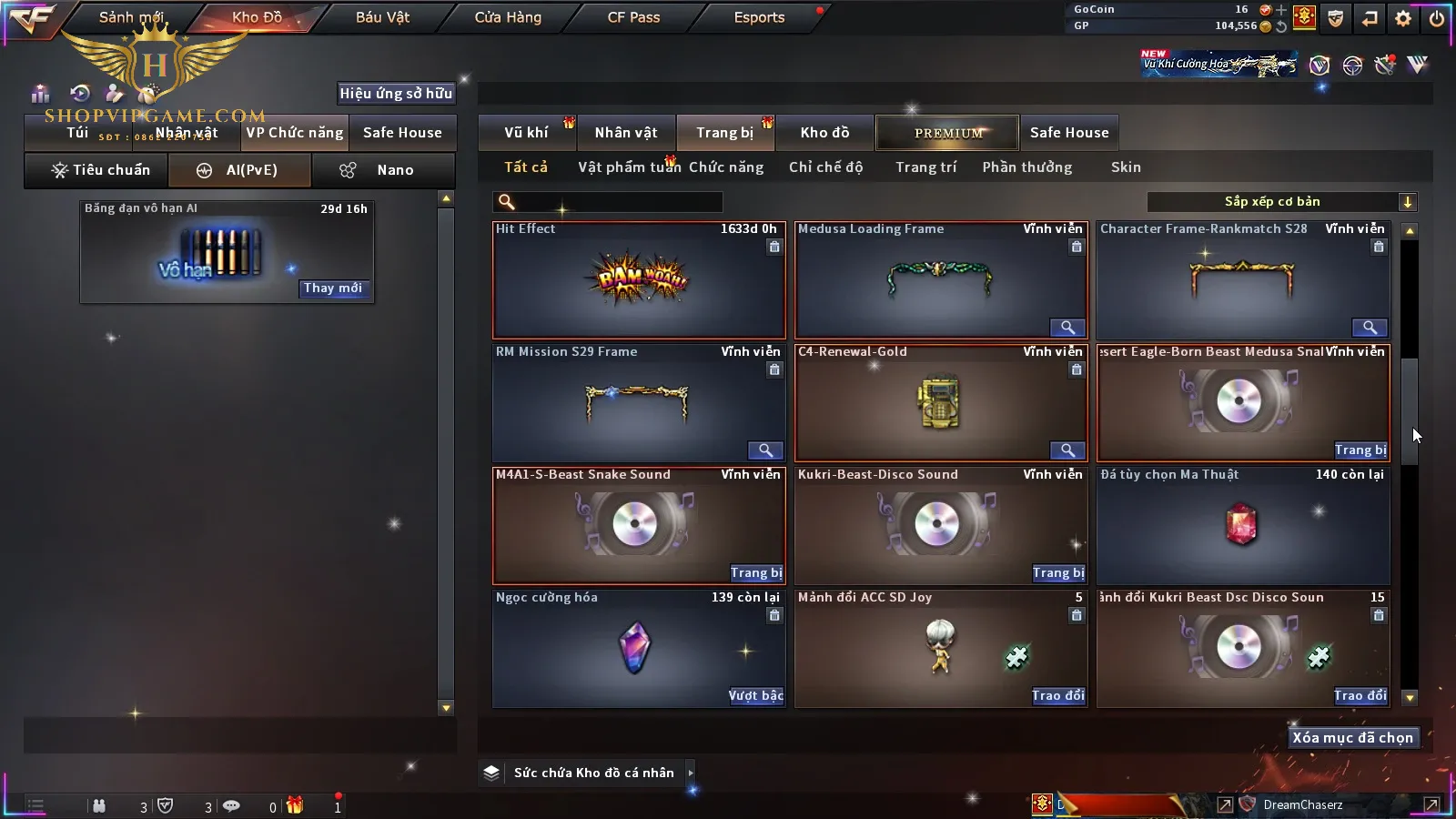Viewport: 1456px width, 819px height.
Task: Switch to the Vũ khí tab
Action: pyautogui.click(x=527, y=133)
